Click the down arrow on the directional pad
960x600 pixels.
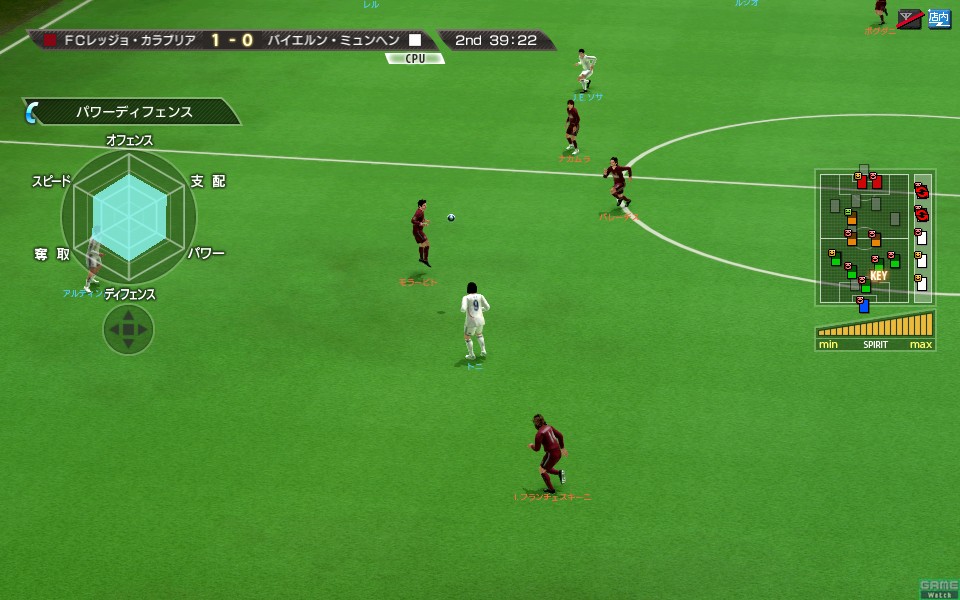pos(128,344)
